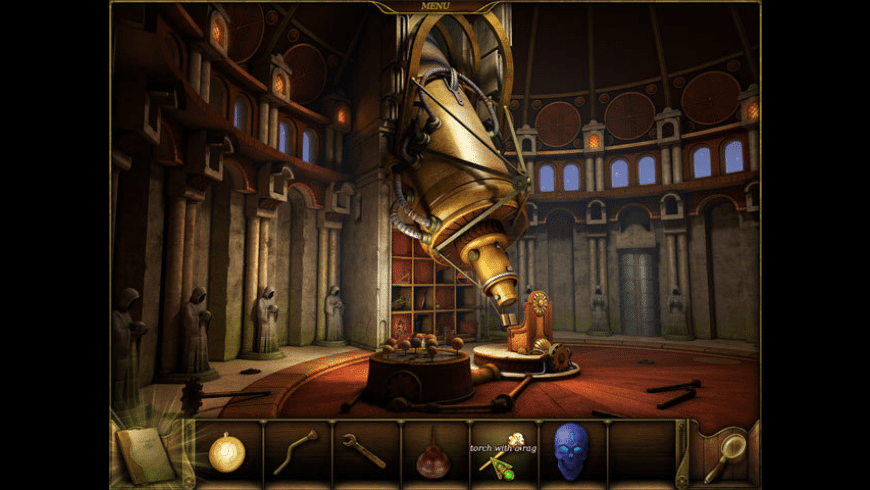This screenshot has height=490, width=870.
Task: Select the torch with a rag
Action: pos(503,455)
